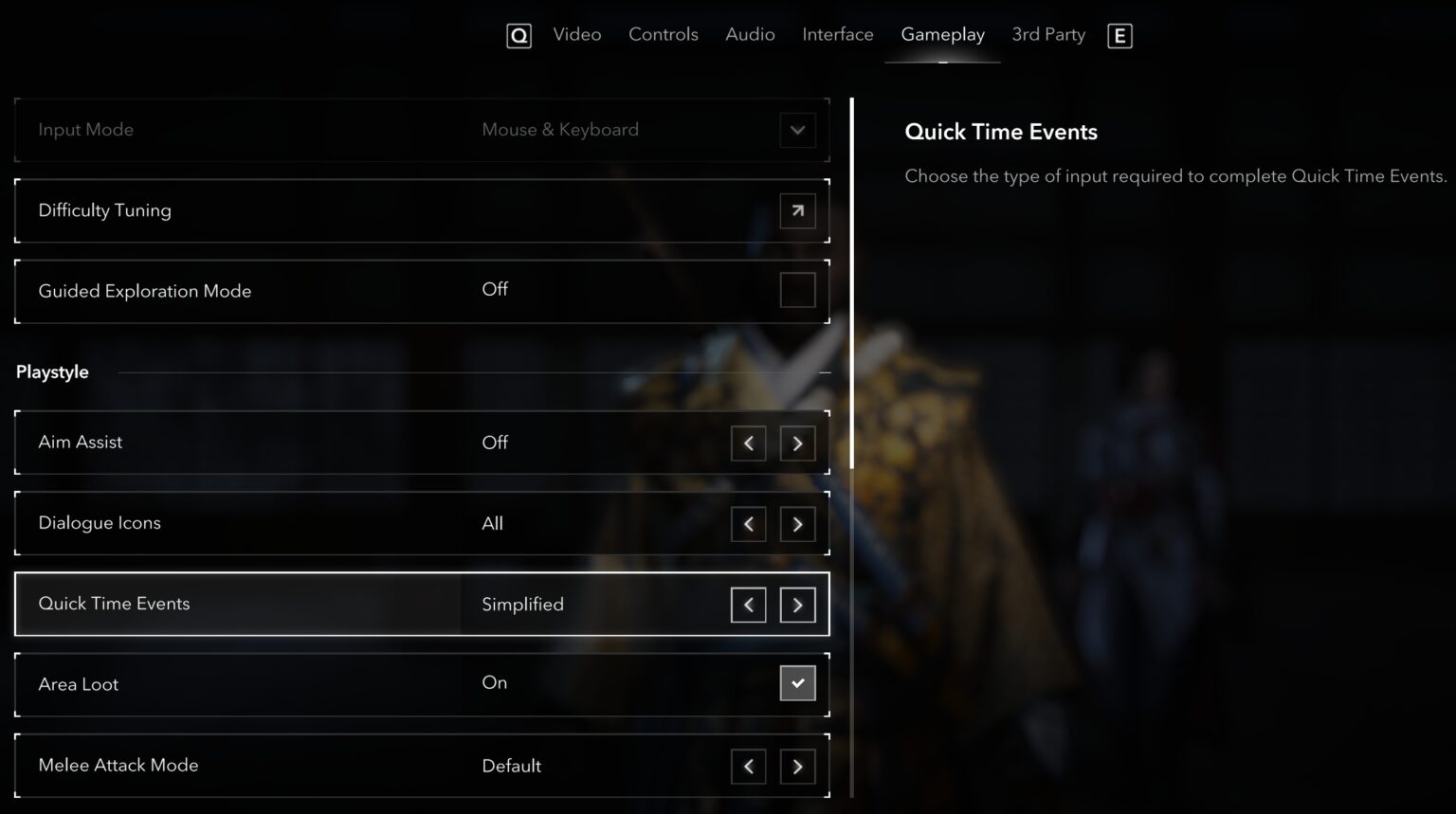Click the right arrow on Aim Assist
The image size is (1456, 814).
click(797, 443)
